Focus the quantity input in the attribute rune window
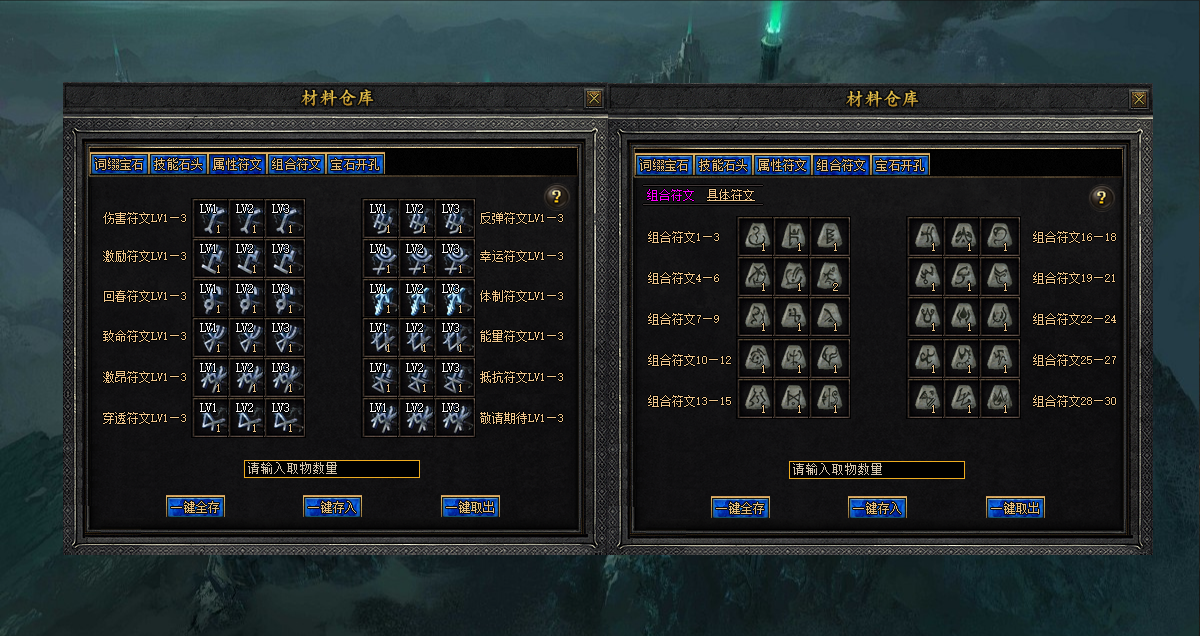This screenshot has height=636, width=1200. tap(332, 469)
